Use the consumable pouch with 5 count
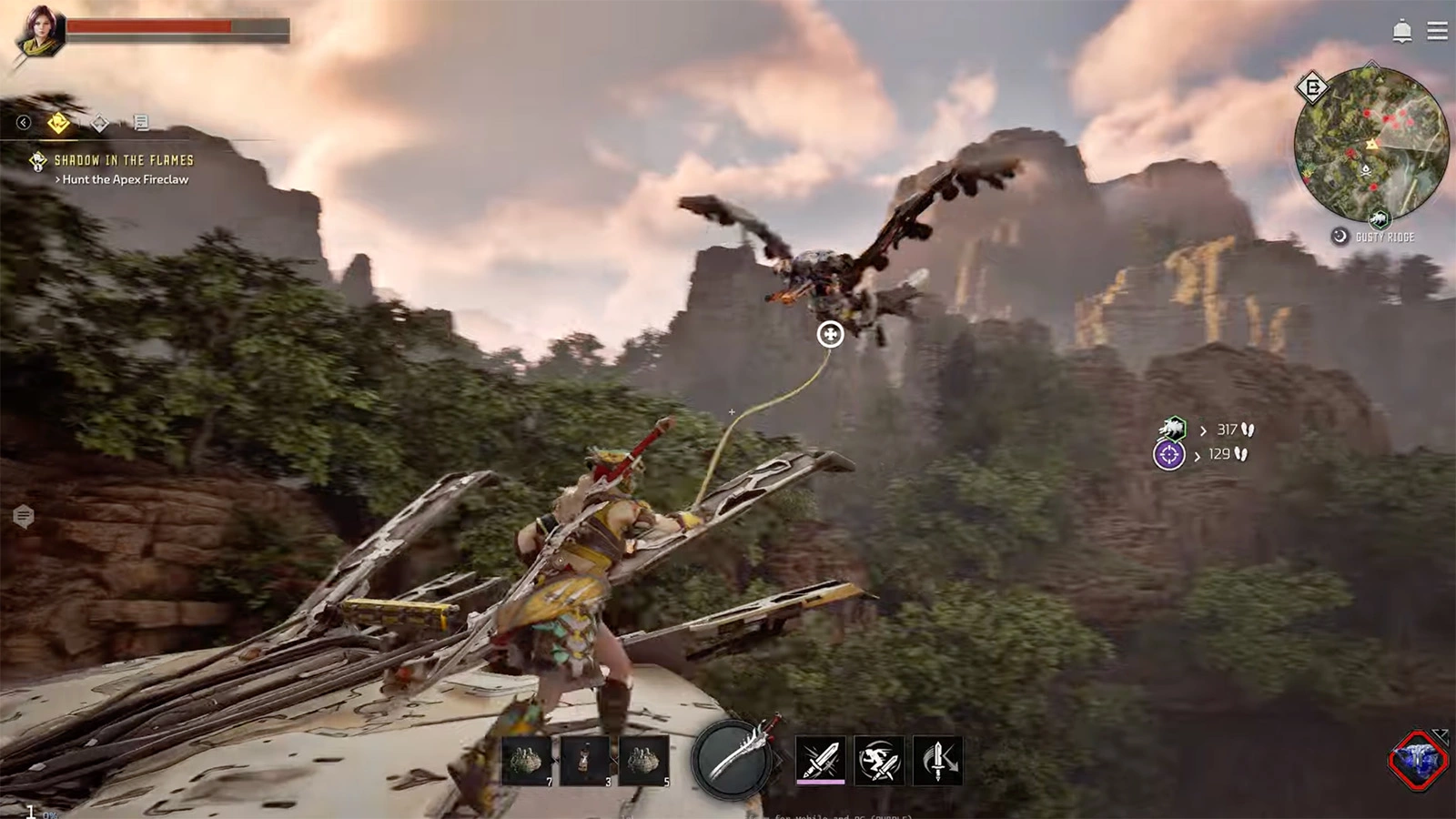1456x819 pixels. pos(643,760)
